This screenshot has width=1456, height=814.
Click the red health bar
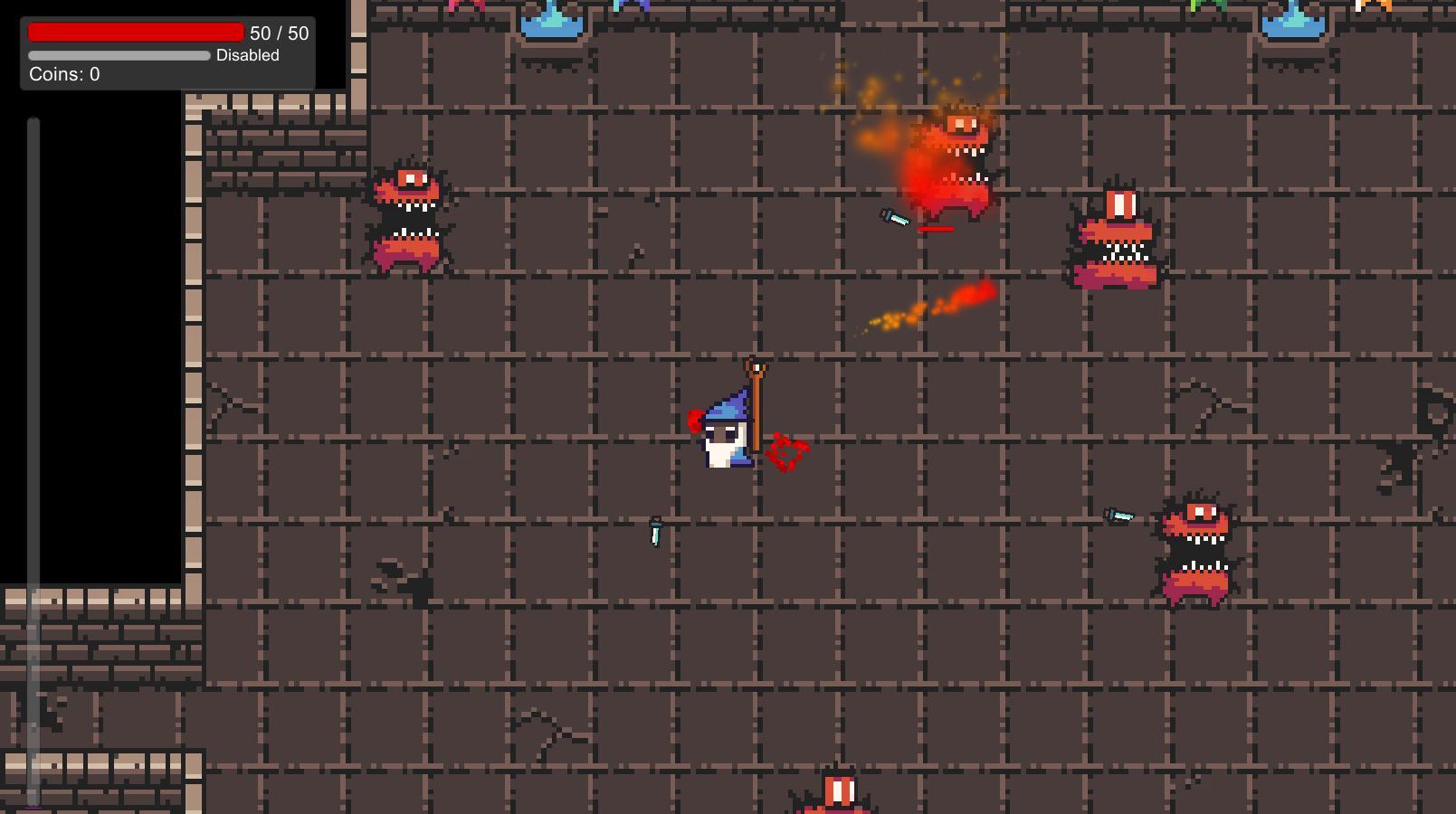(136, 32)
